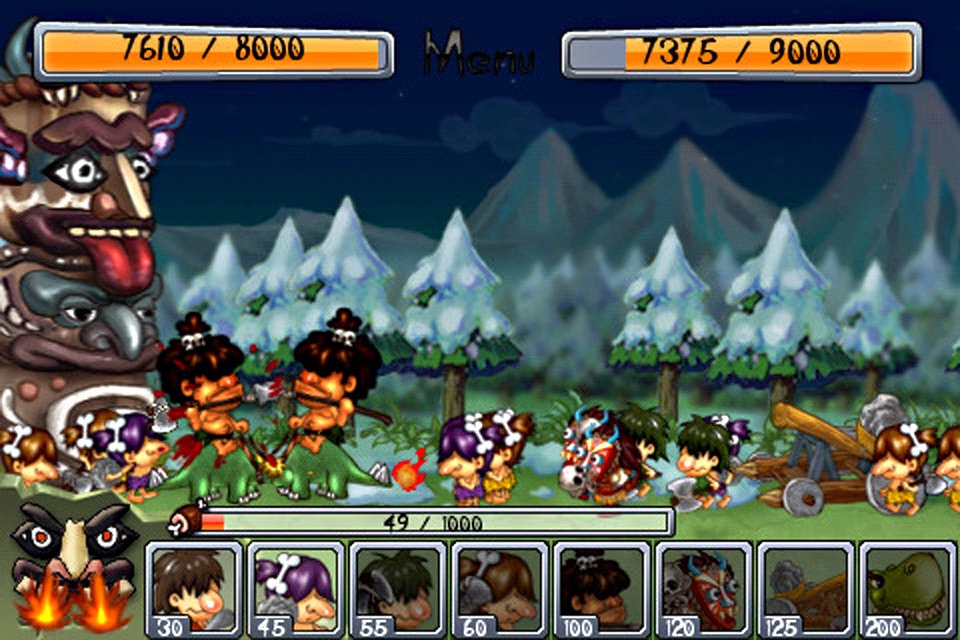Deploy the 60-cost bone-haired rock thrower unit

tap(500, 590)
